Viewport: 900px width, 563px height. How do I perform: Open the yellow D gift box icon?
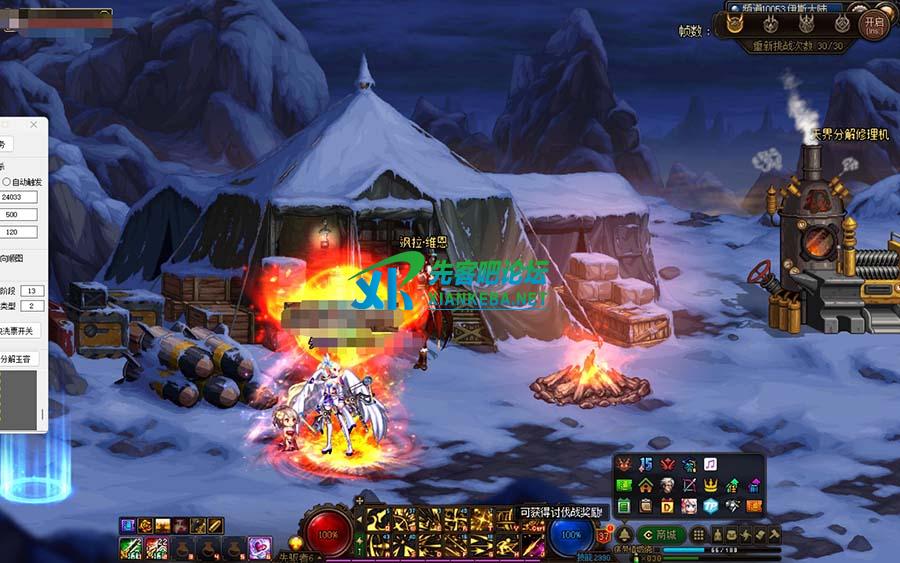click(667, 506)
